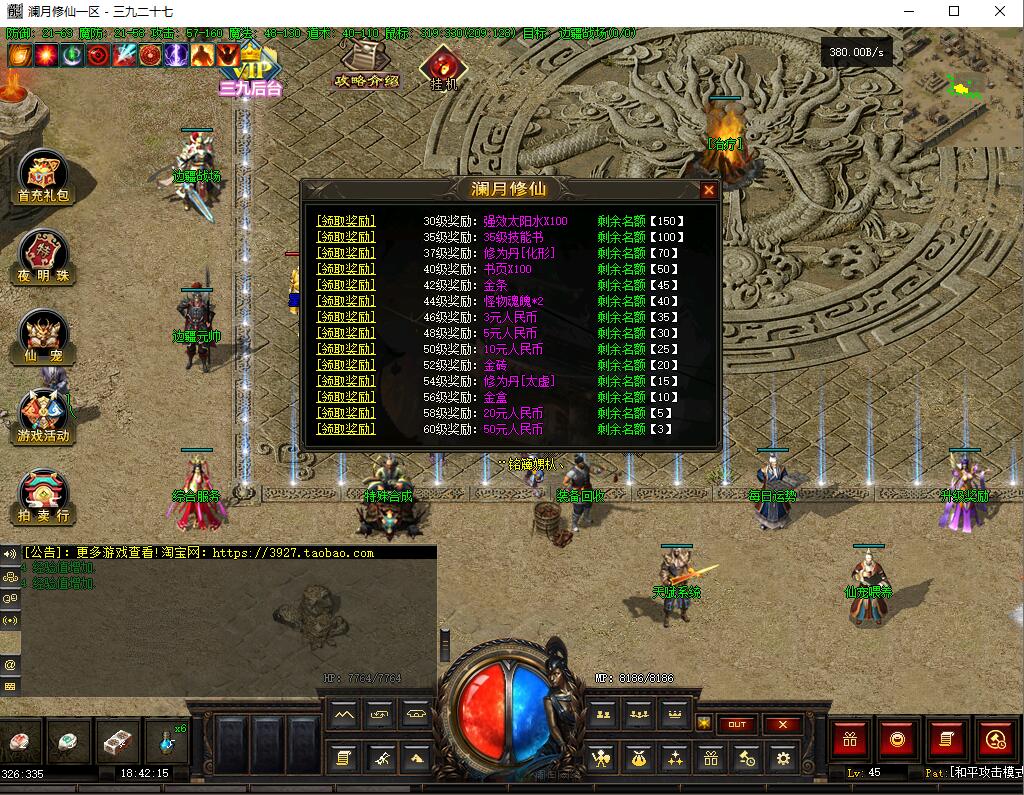Close the 澜月修仙 rewards window
Image resolution: width=1024 pixels, height=795 pixels.
pyautogui.click(x=709, y=190)
